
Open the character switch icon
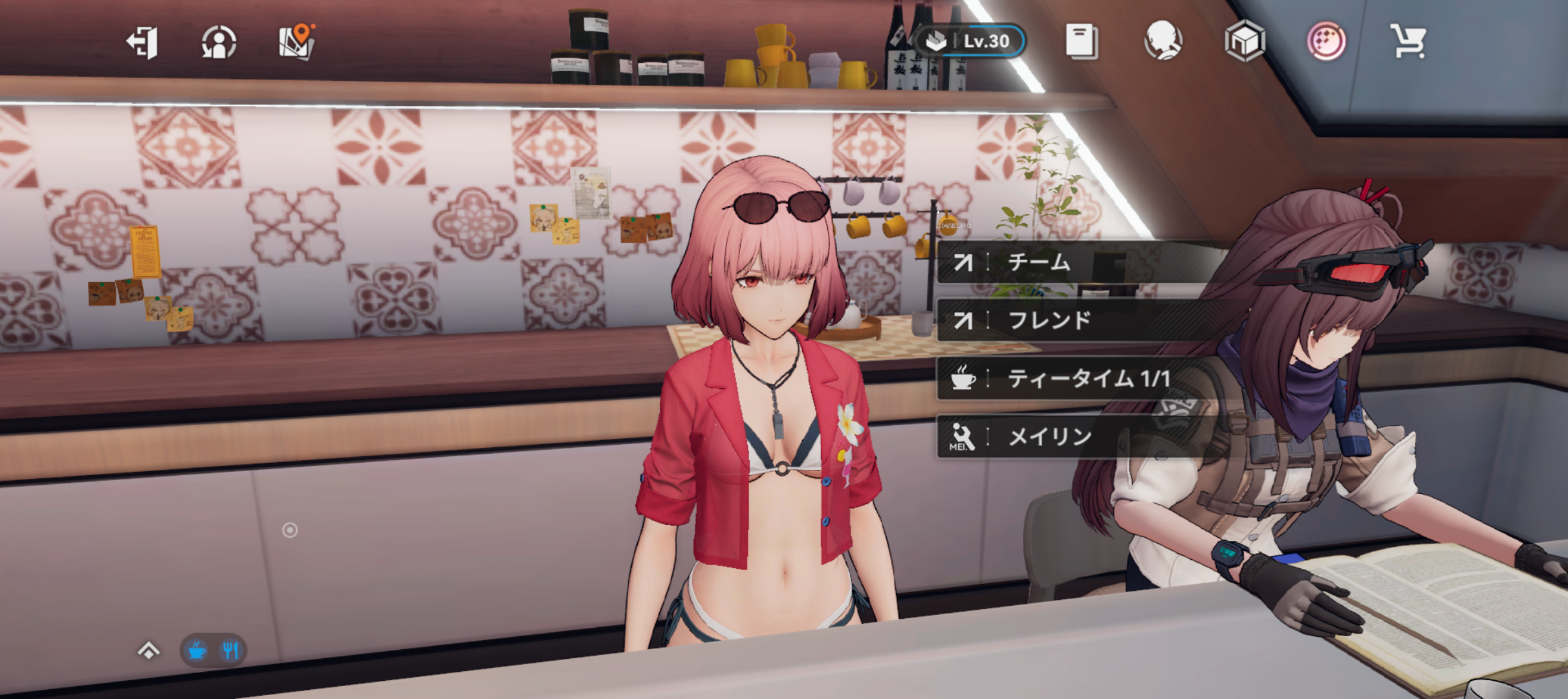pyautogui.click(x=219, y=43)
